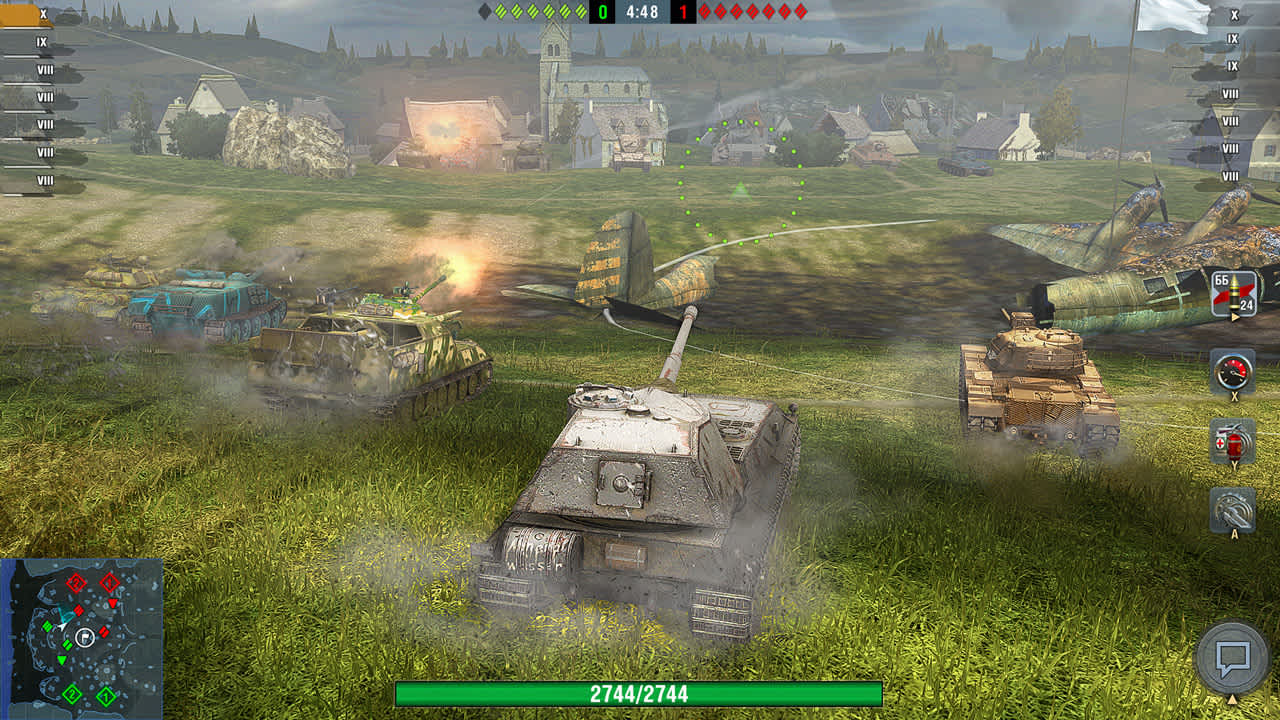The image size is (1280, 720).
Task: Select the tier IX ally in left panel
Action: click(x=40, y=43)
